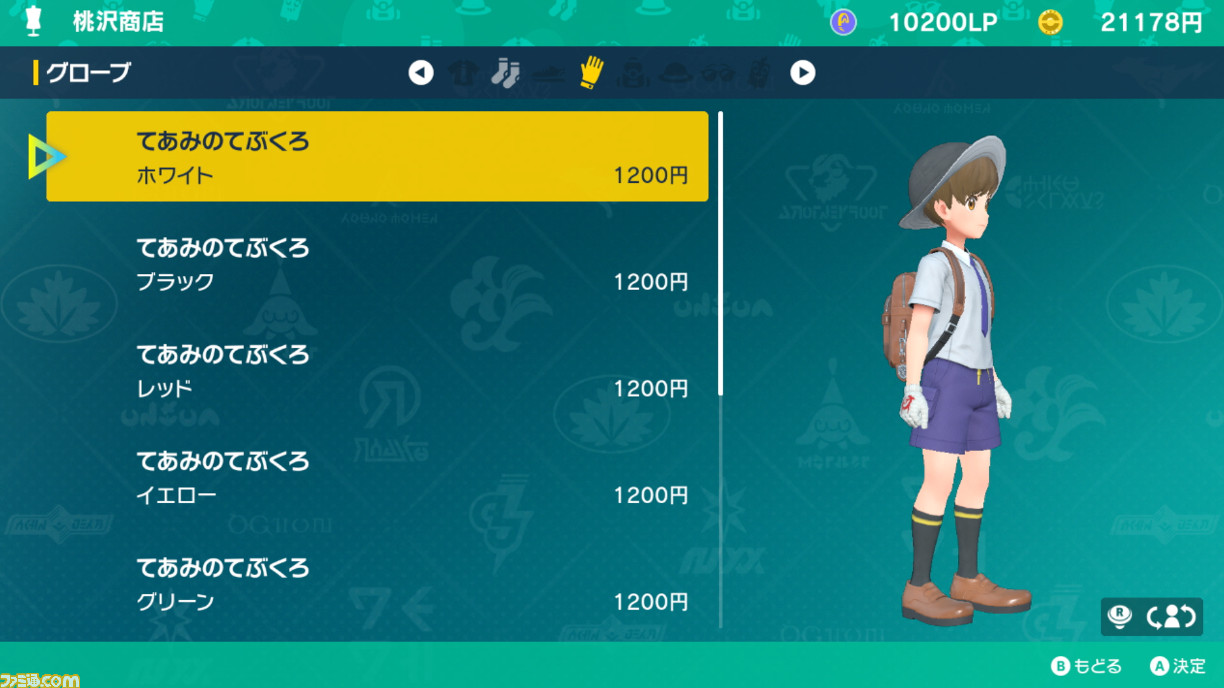Rotate the character preview with the rotate icon

click(1172, 617)
